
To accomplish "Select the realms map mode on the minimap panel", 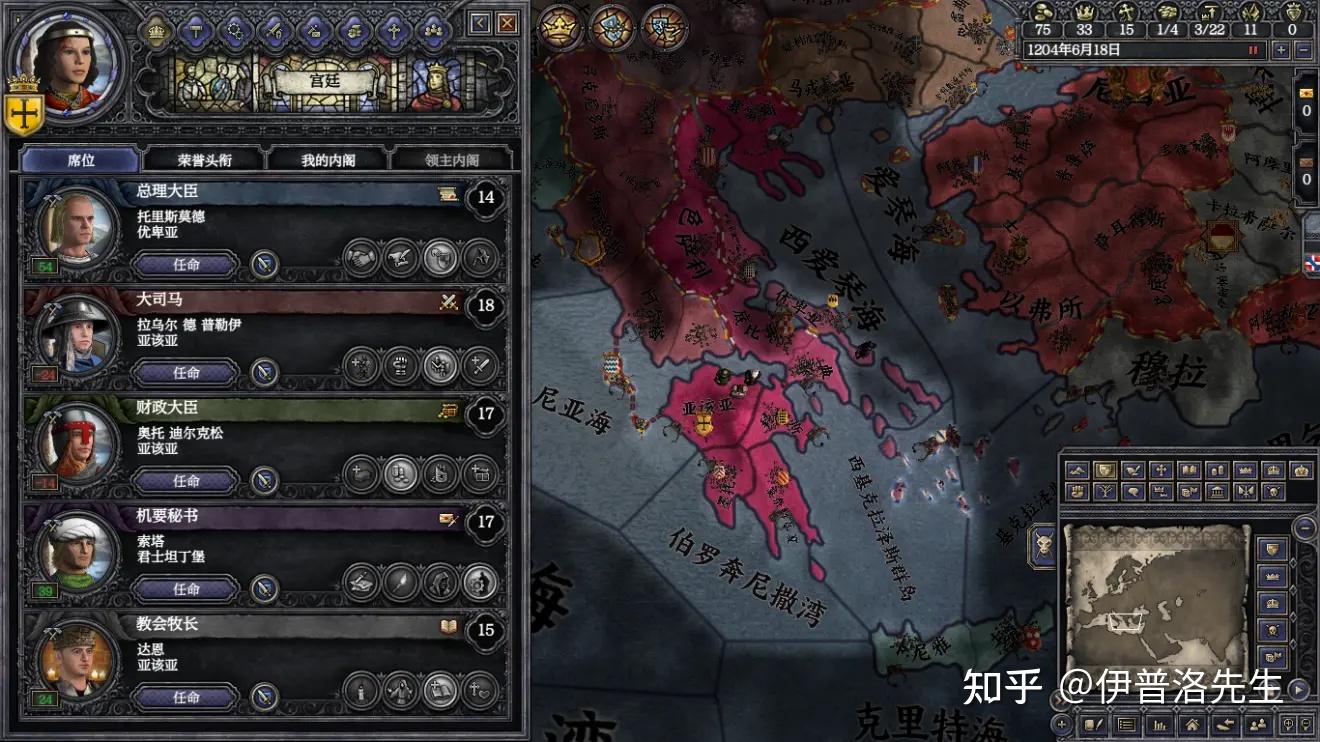I will [x=1106, y=470].
